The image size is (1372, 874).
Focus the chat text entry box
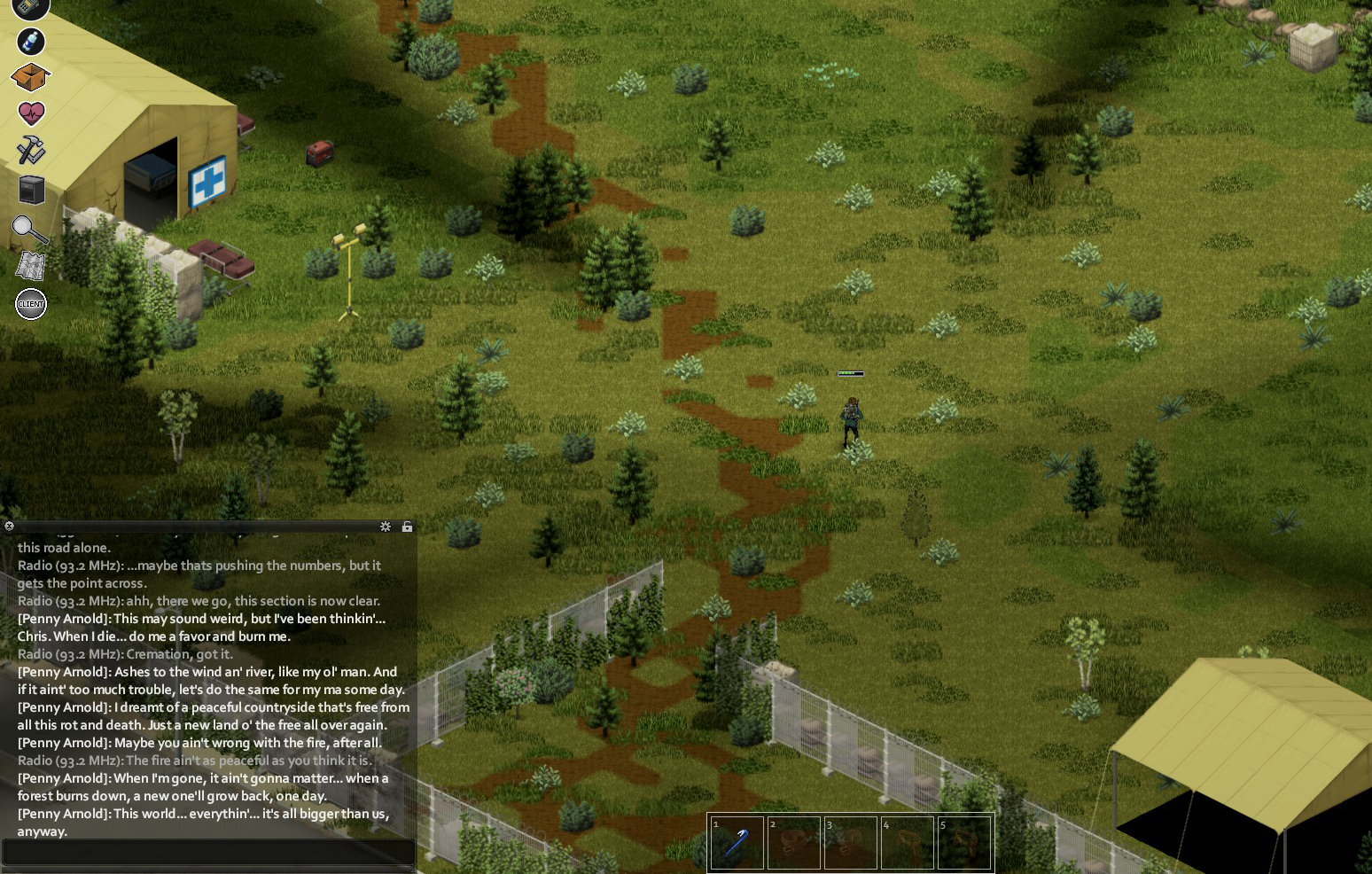coord(208,853)
